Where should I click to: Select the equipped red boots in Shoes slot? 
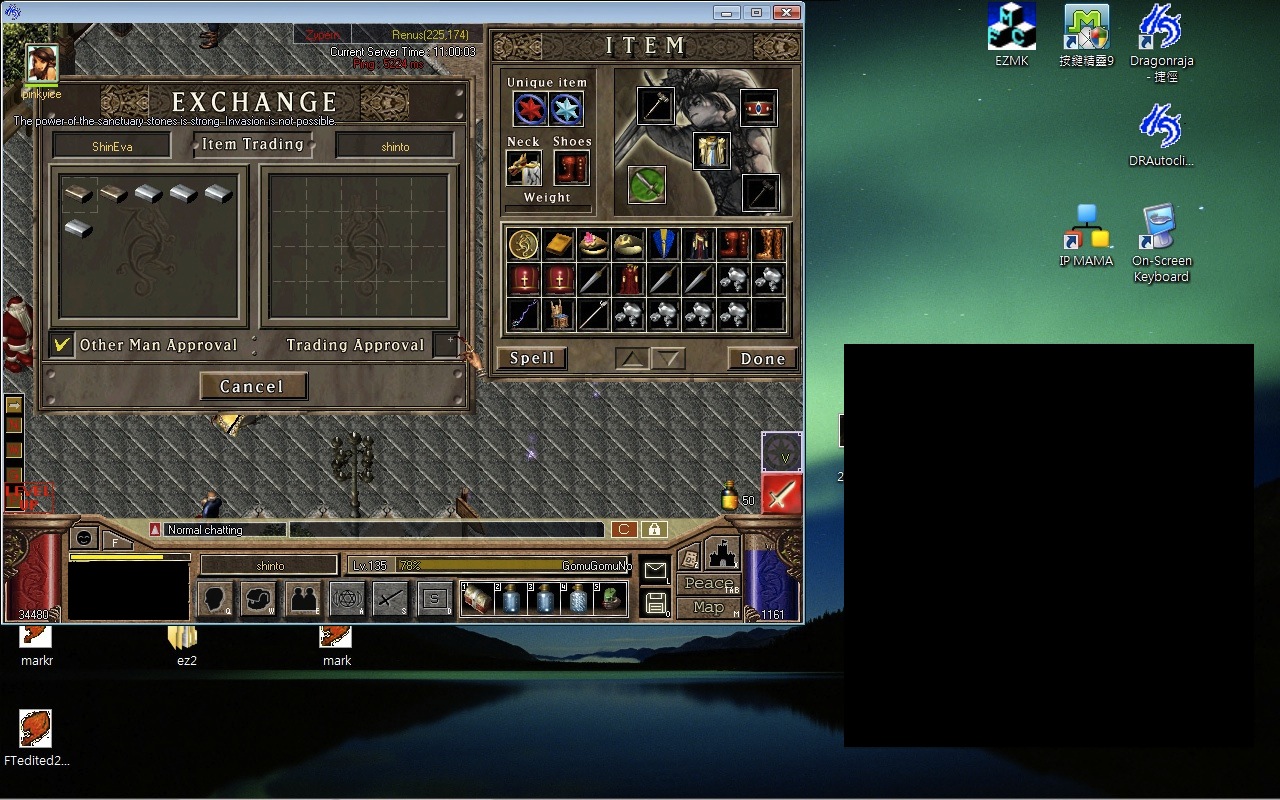(572, 168)
